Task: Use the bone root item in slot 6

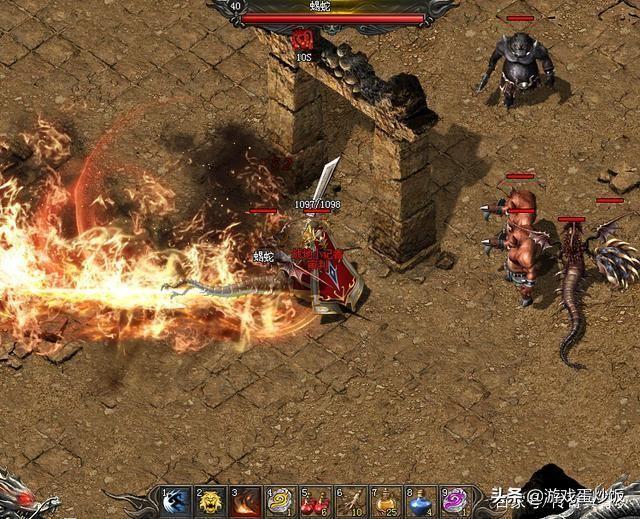Action: [x=350, y=501]
